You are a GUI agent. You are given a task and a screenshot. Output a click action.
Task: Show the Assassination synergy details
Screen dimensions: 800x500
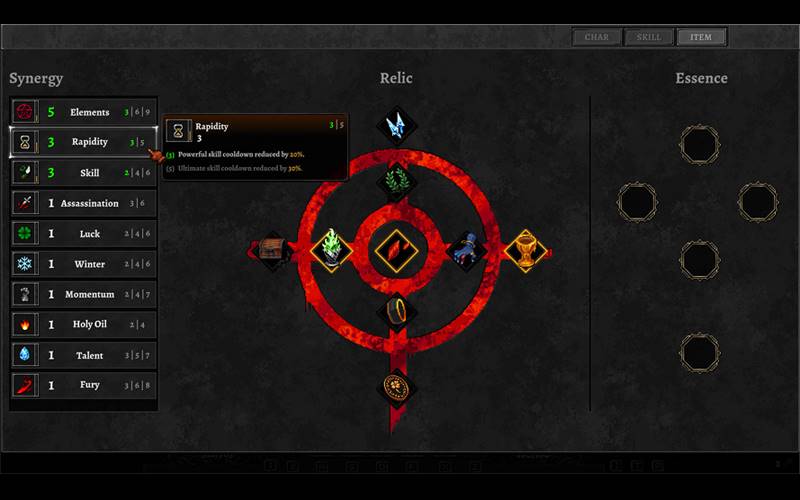[x=84, y=203]
